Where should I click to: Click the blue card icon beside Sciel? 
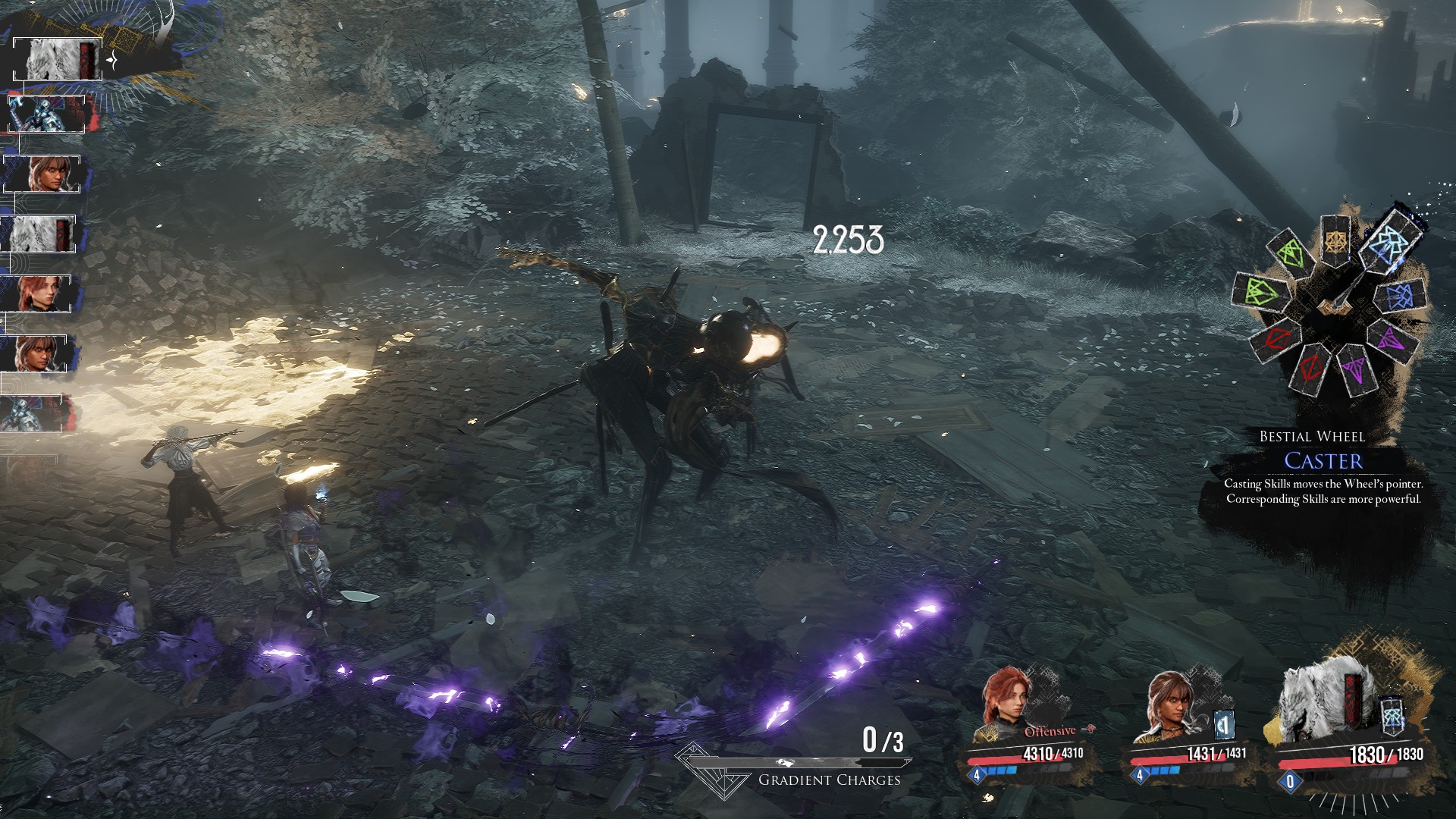pos(1223,725)
